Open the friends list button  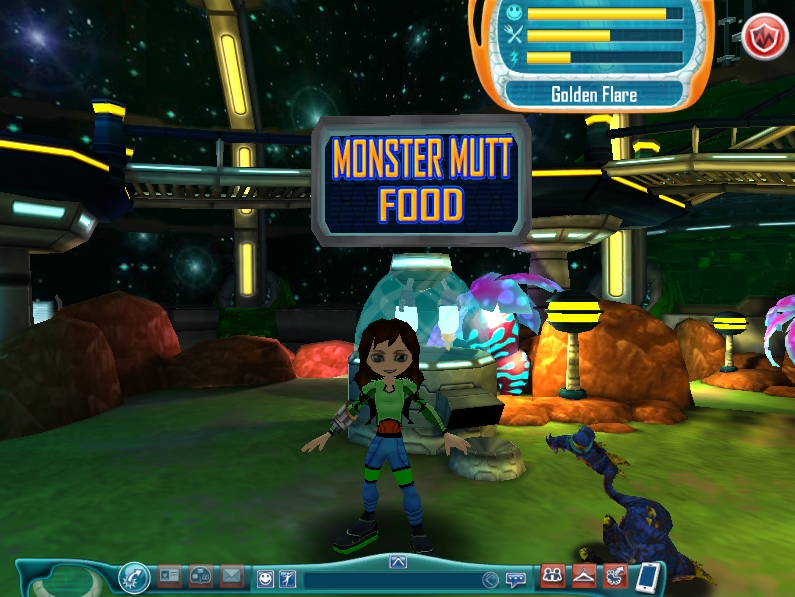(x=552, y=576)
